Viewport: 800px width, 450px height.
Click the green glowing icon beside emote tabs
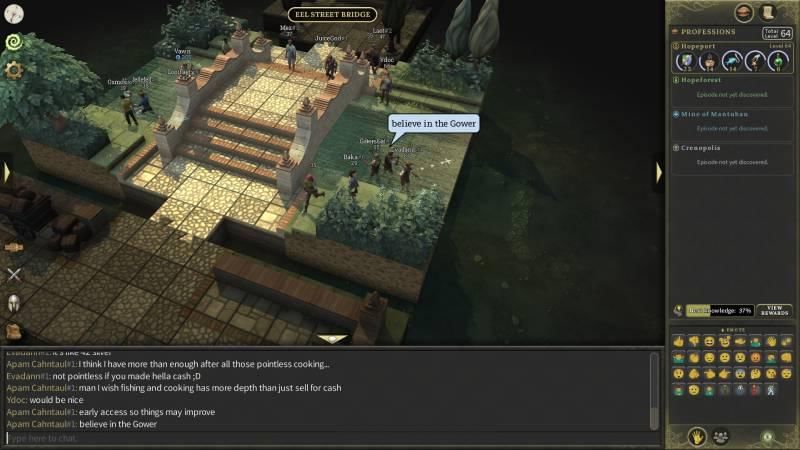(766, 436)
